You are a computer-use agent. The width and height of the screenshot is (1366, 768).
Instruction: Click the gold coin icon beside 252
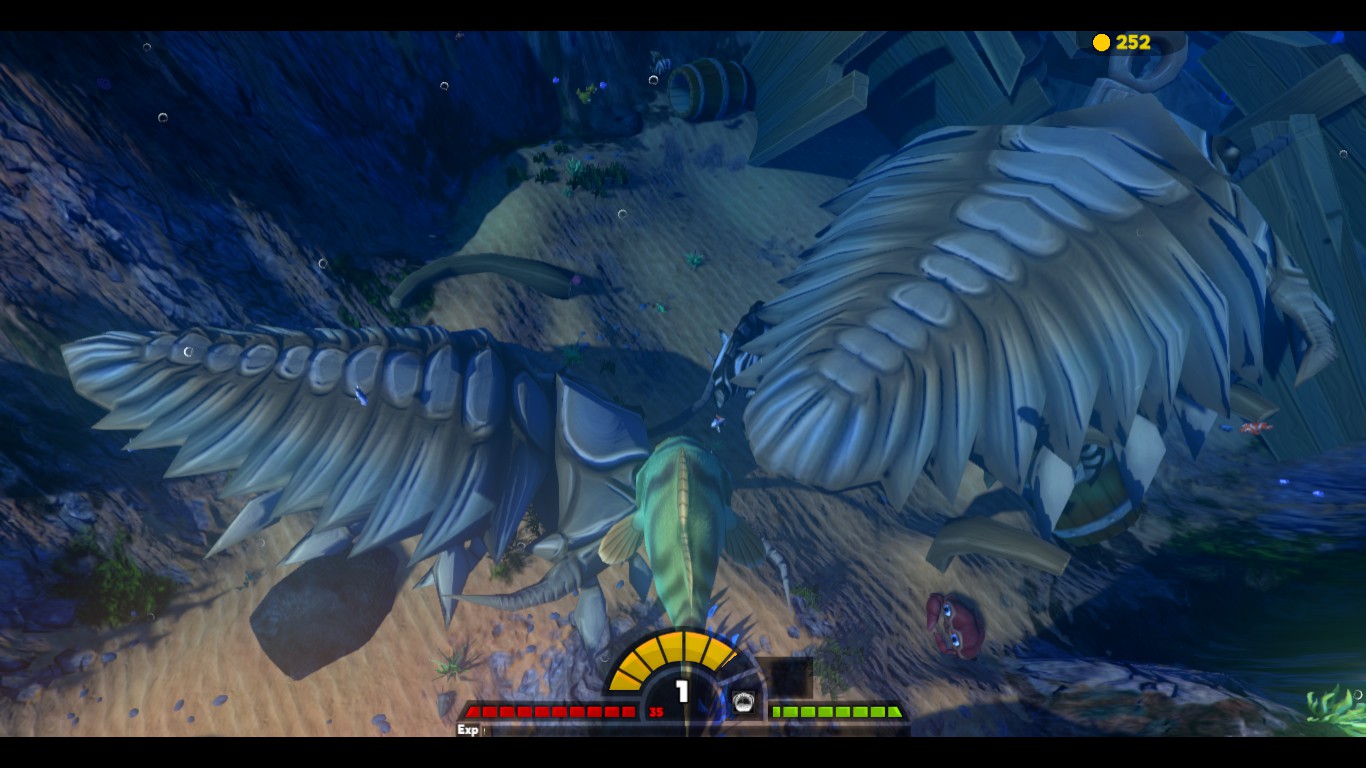pyautogui.click(x=1101, y=42)
